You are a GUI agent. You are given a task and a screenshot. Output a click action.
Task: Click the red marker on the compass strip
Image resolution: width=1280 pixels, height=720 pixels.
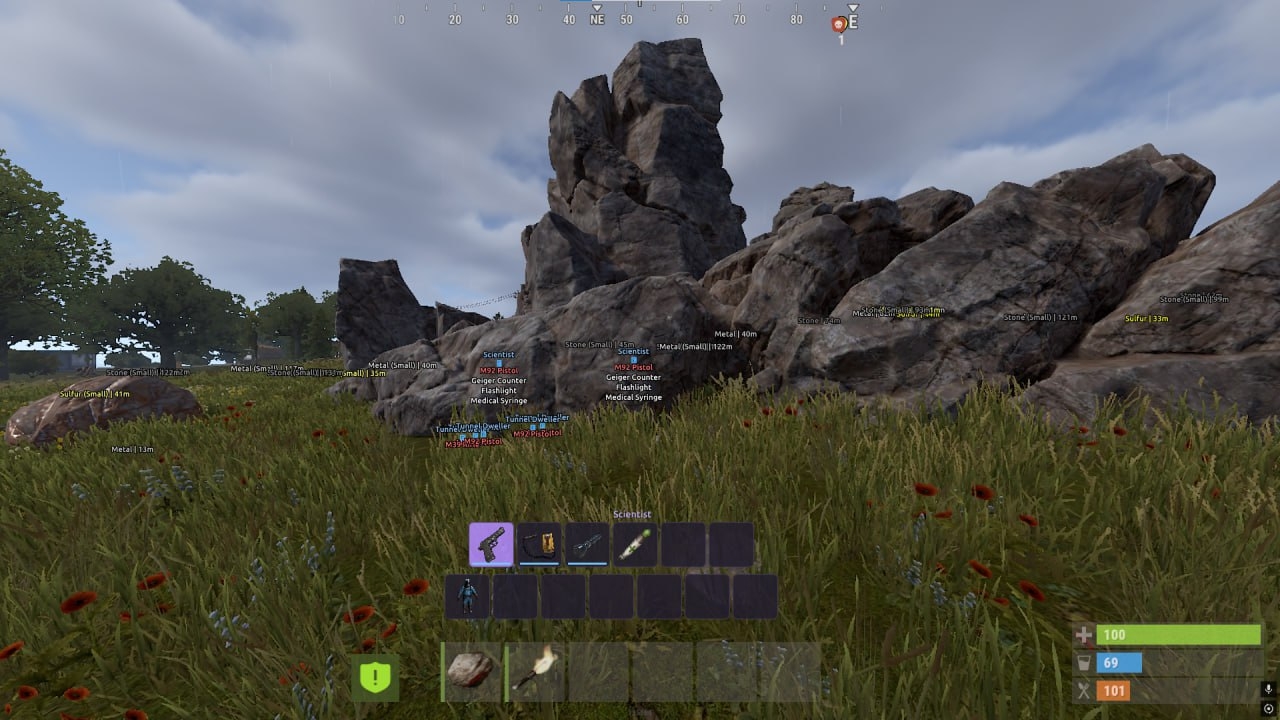838,23
